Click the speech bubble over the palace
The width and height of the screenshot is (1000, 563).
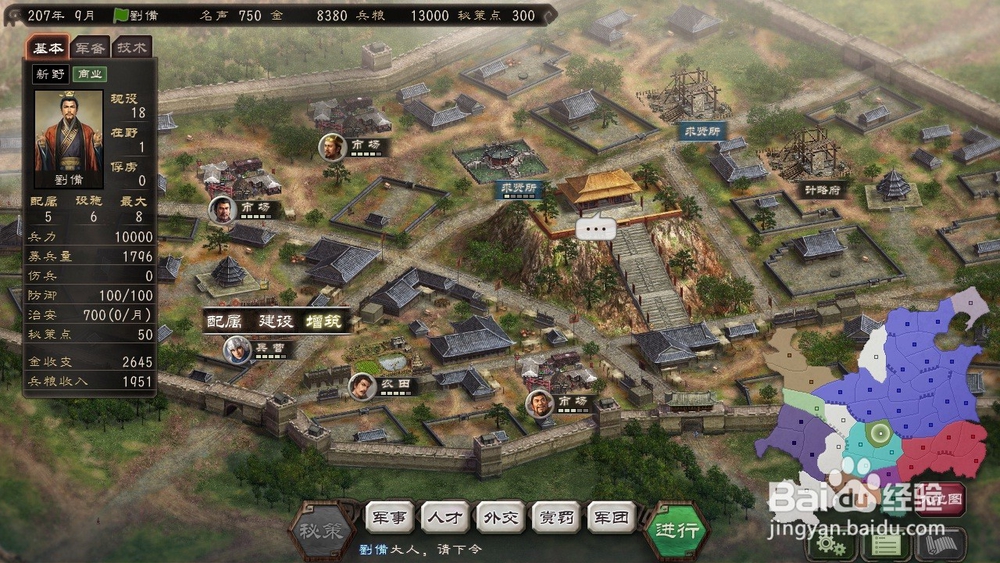(599, 228)
